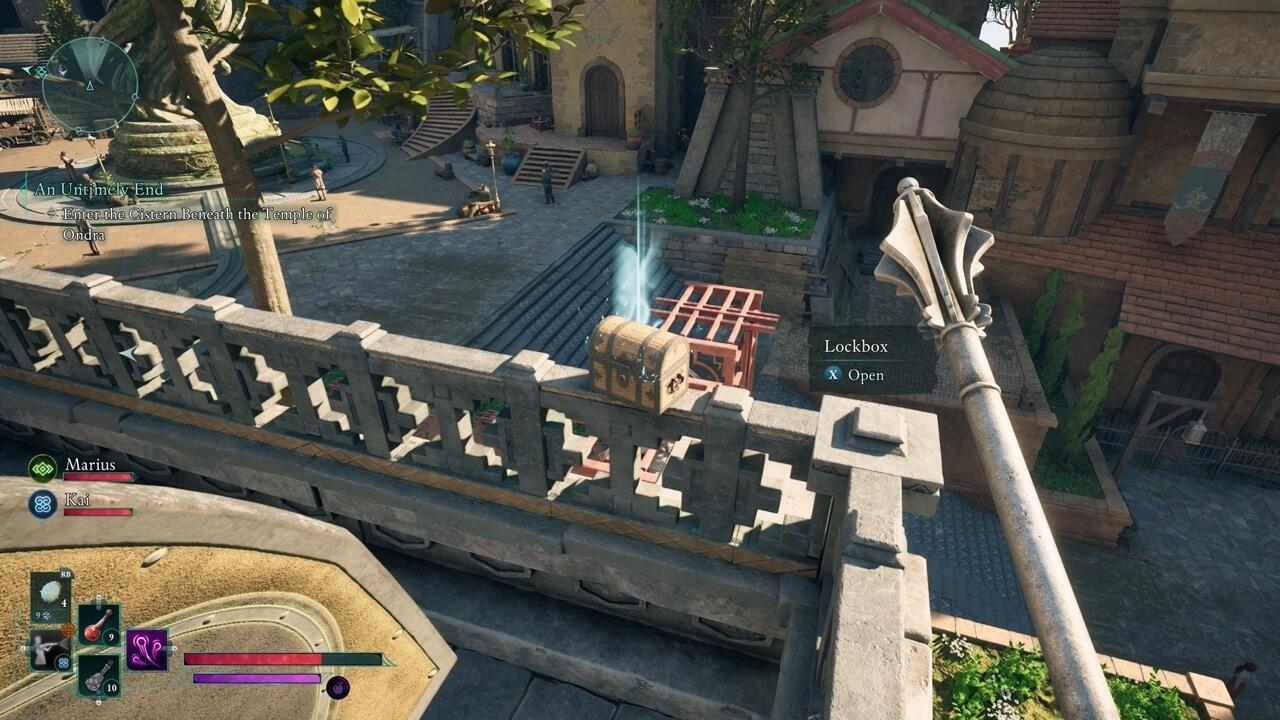Image resolution: width=1280 pixels, height=720 pixels.
Task: Toggle Kai's command badge on the arquebus icon
Action: point(64,662)
